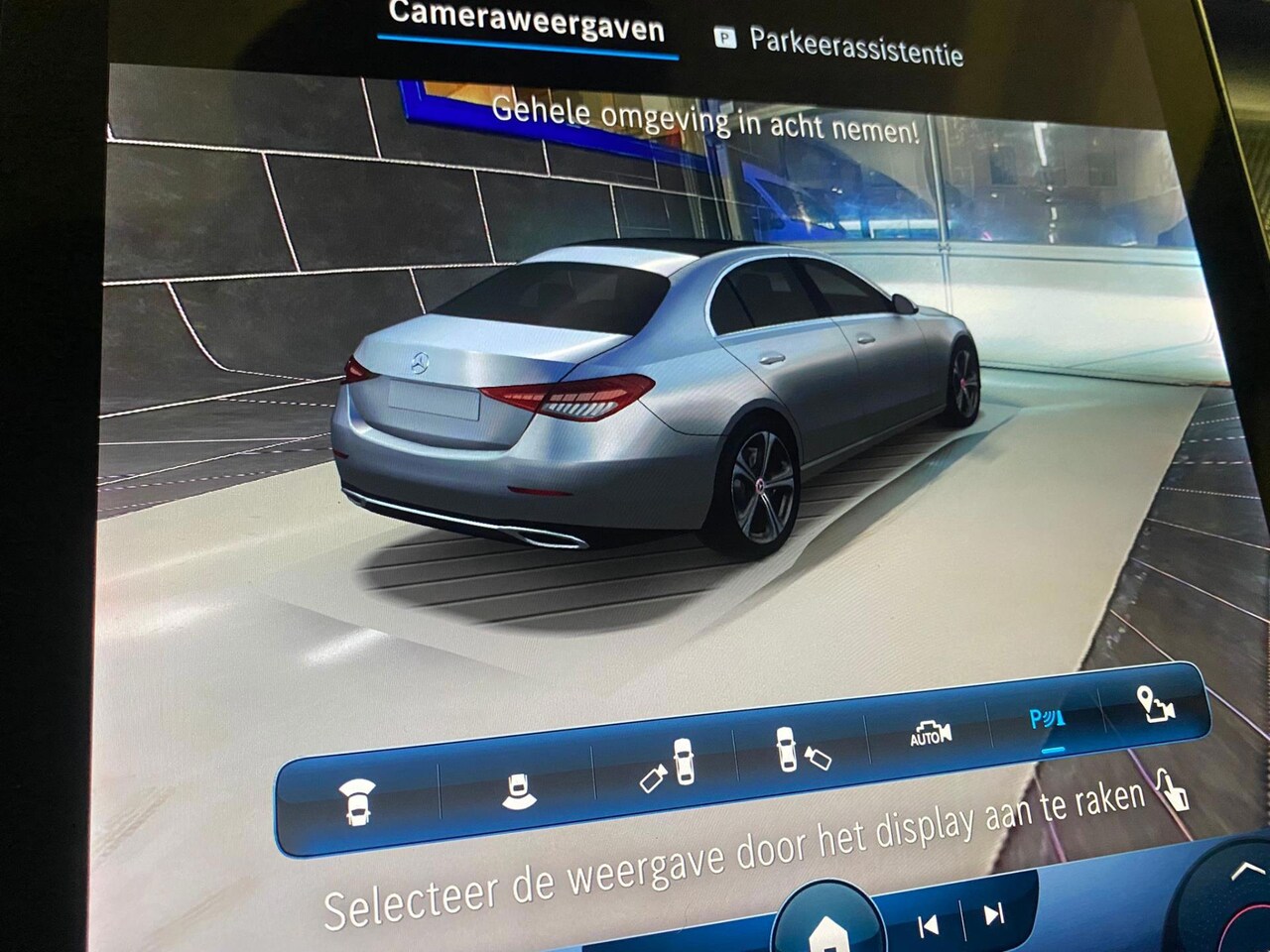
Task: Skip to the previous track
Action: (929, 925)
